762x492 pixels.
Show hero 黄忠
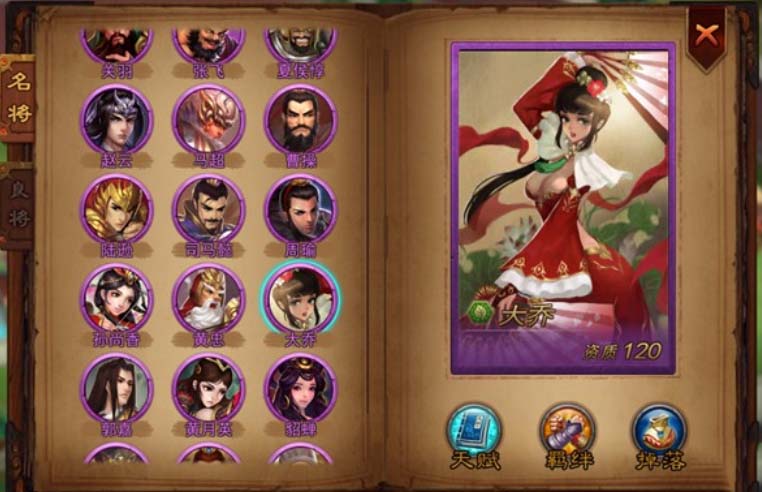(208, 299)
